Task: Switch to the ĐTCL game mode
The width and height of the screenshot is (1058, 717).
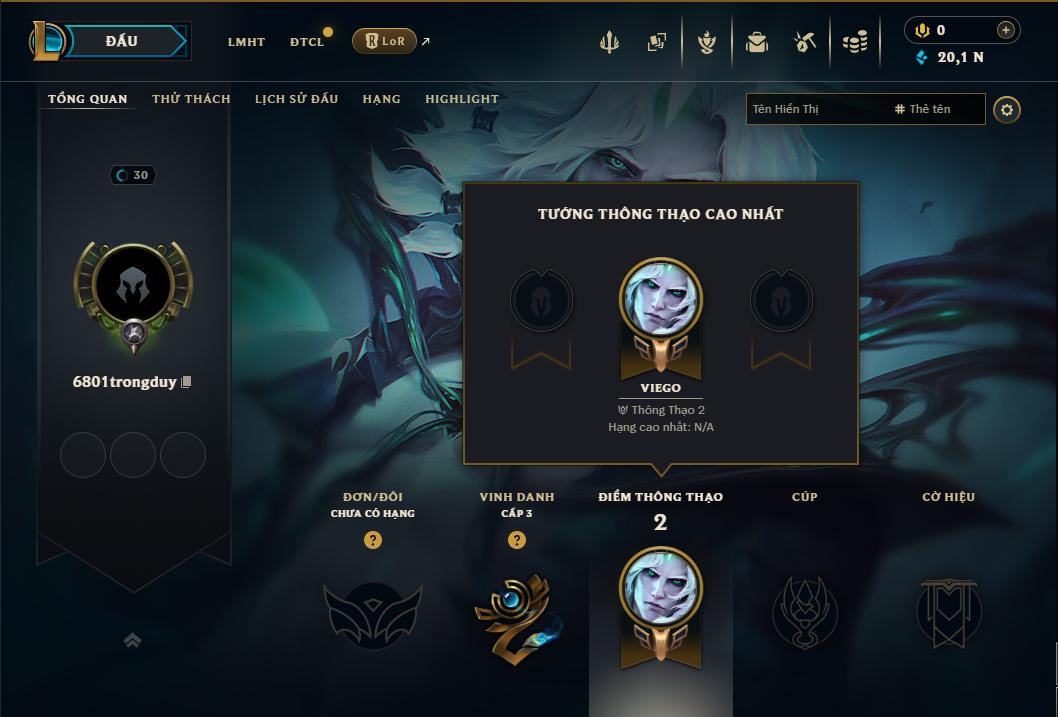Action: 307,42
